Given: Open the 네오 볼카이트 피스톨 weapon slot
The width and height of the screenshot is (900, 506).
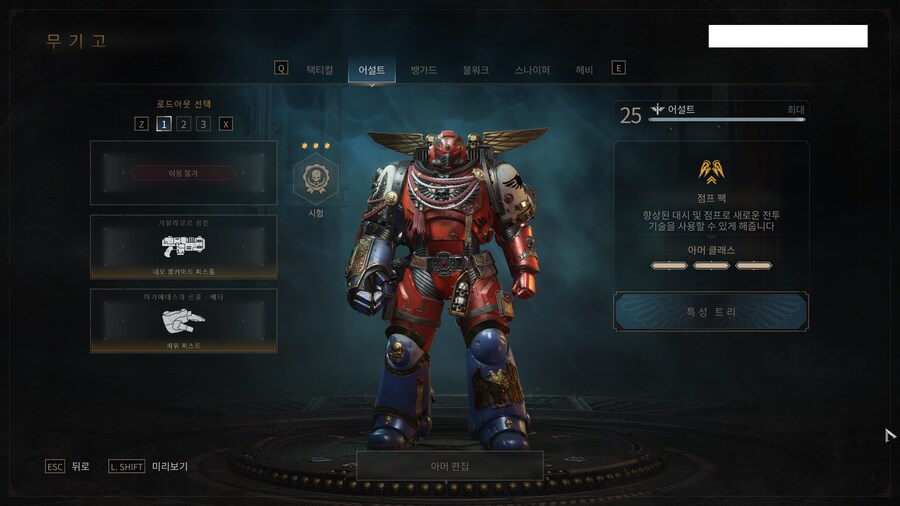Looking at the screenshot, I should pos(183,246).
